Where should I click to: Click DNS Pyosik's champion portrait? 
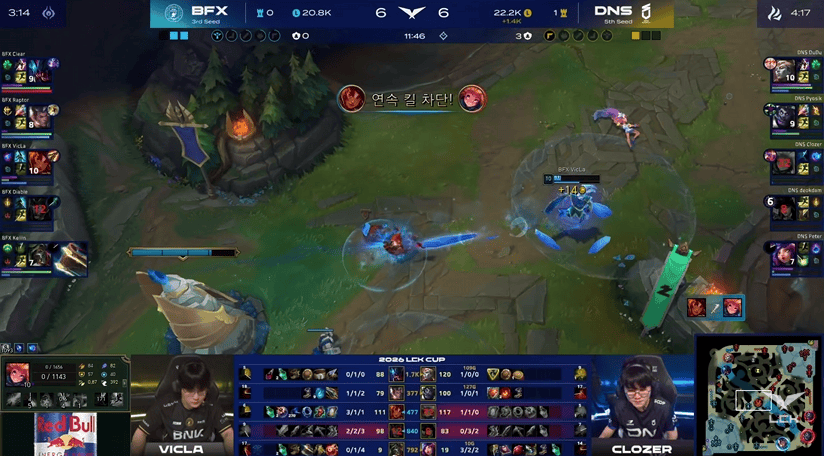tap(783, 116)
